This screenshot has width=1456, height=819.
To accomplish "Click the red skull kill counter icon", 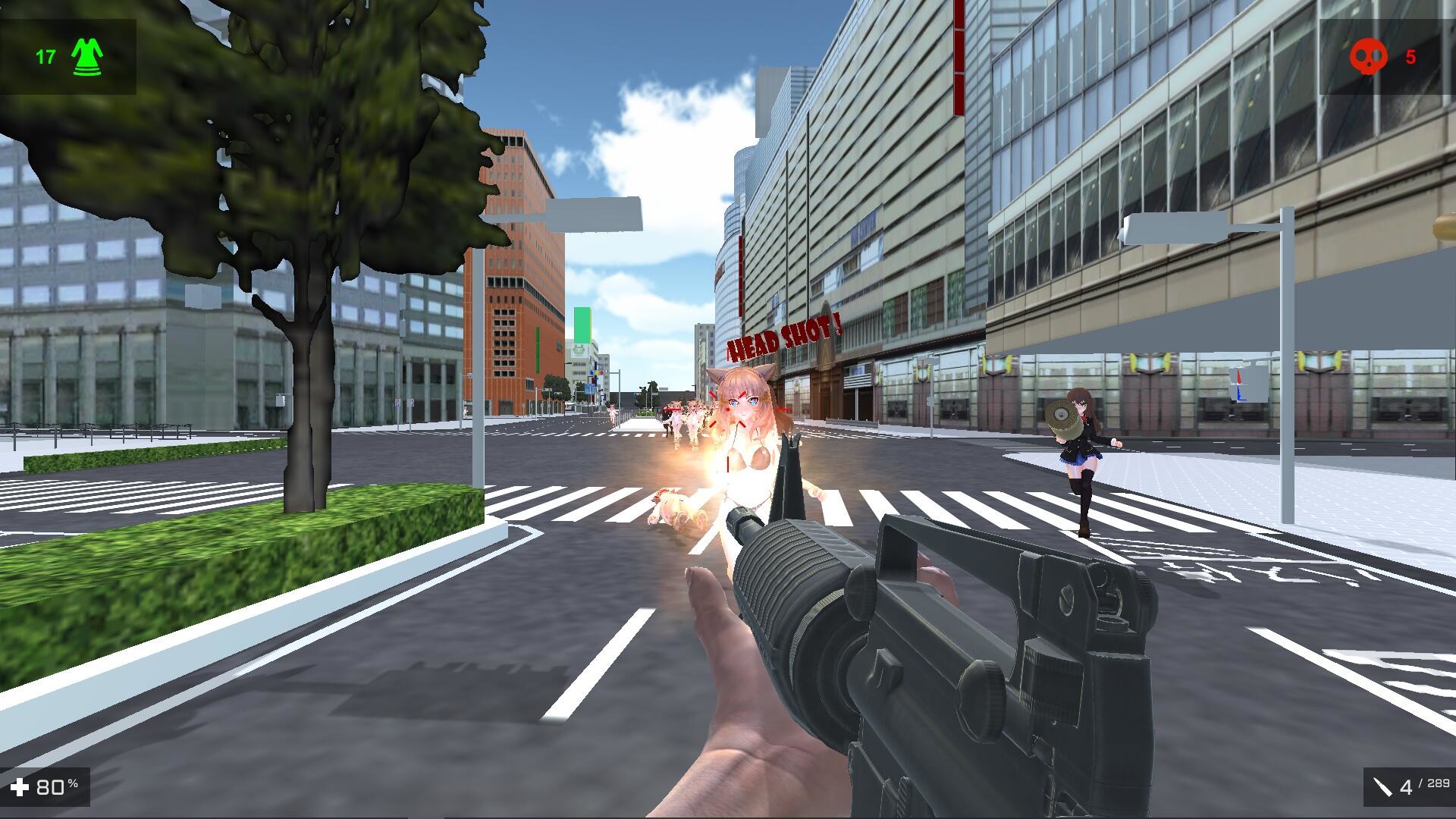I will click(1370, 55).
